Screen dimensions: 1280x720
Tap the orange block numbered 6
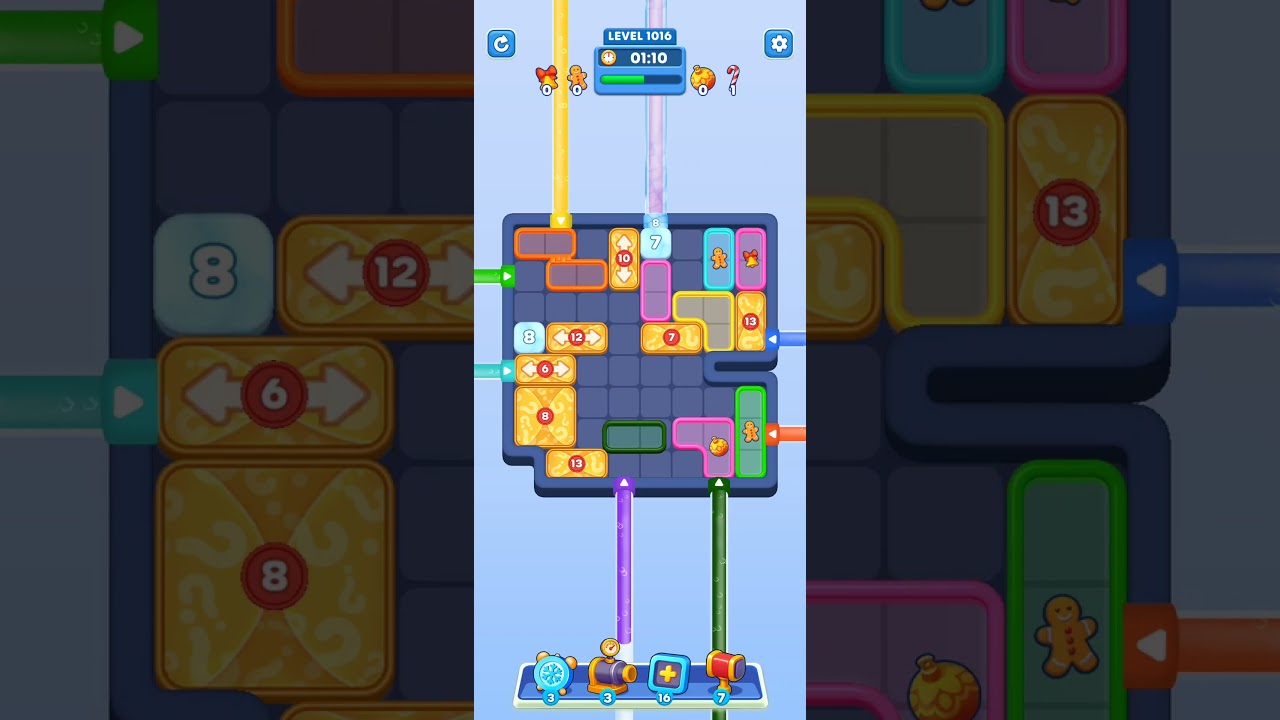click(545, 369)
